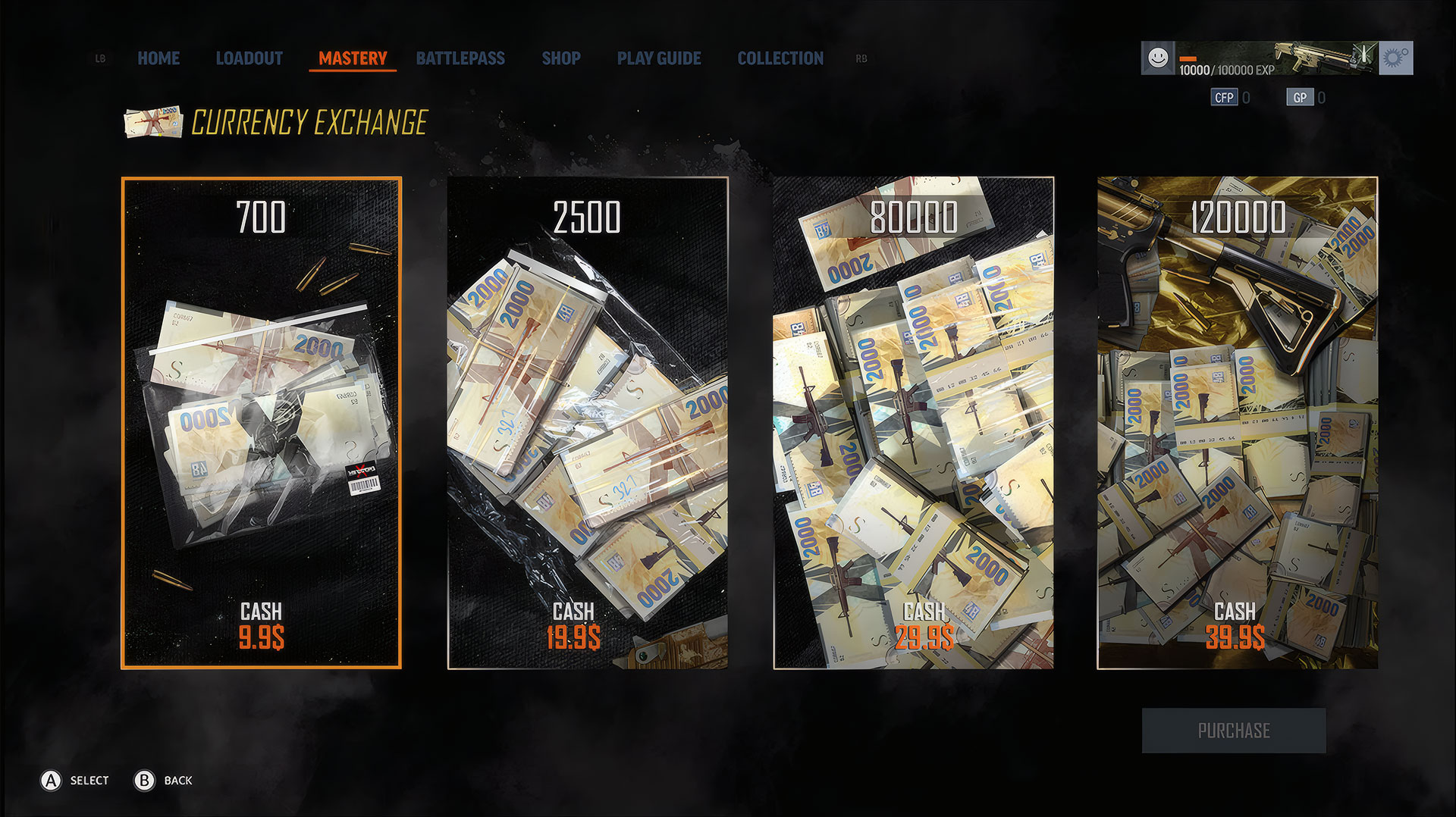Choose the 700 cash pack for 9.9$

(262, 423)
